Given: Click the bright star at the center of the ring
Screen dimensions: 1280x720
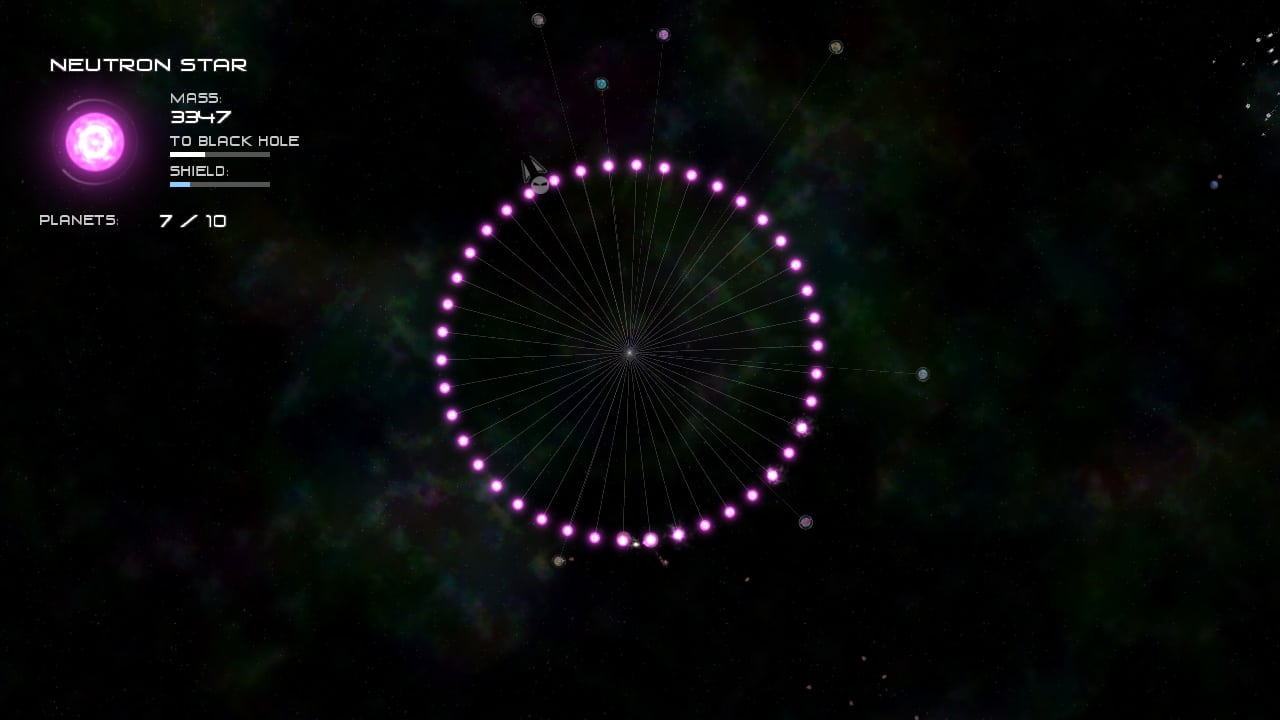Looking at the screenshot, I should pyautogui.click(x=629, y=351).
